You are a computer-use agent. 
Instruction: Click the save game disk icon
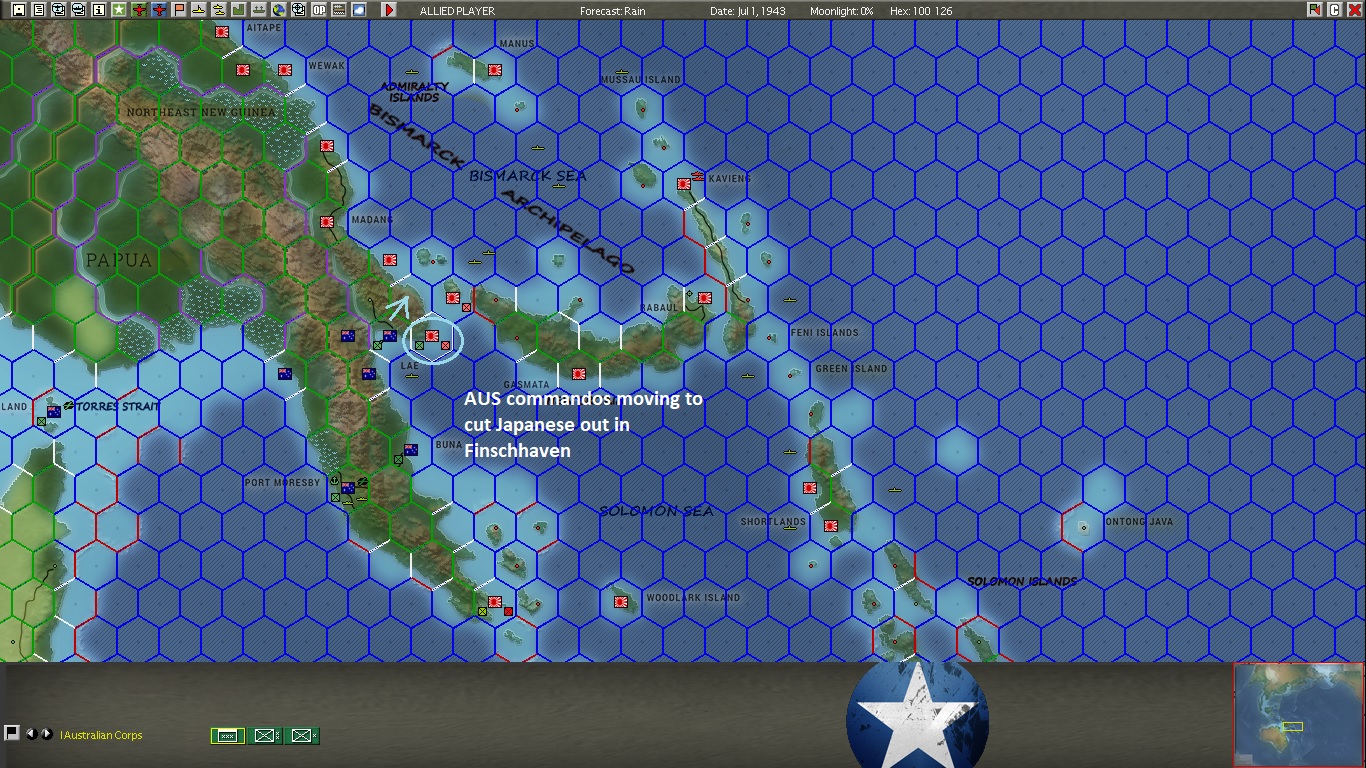click(17, 10)
